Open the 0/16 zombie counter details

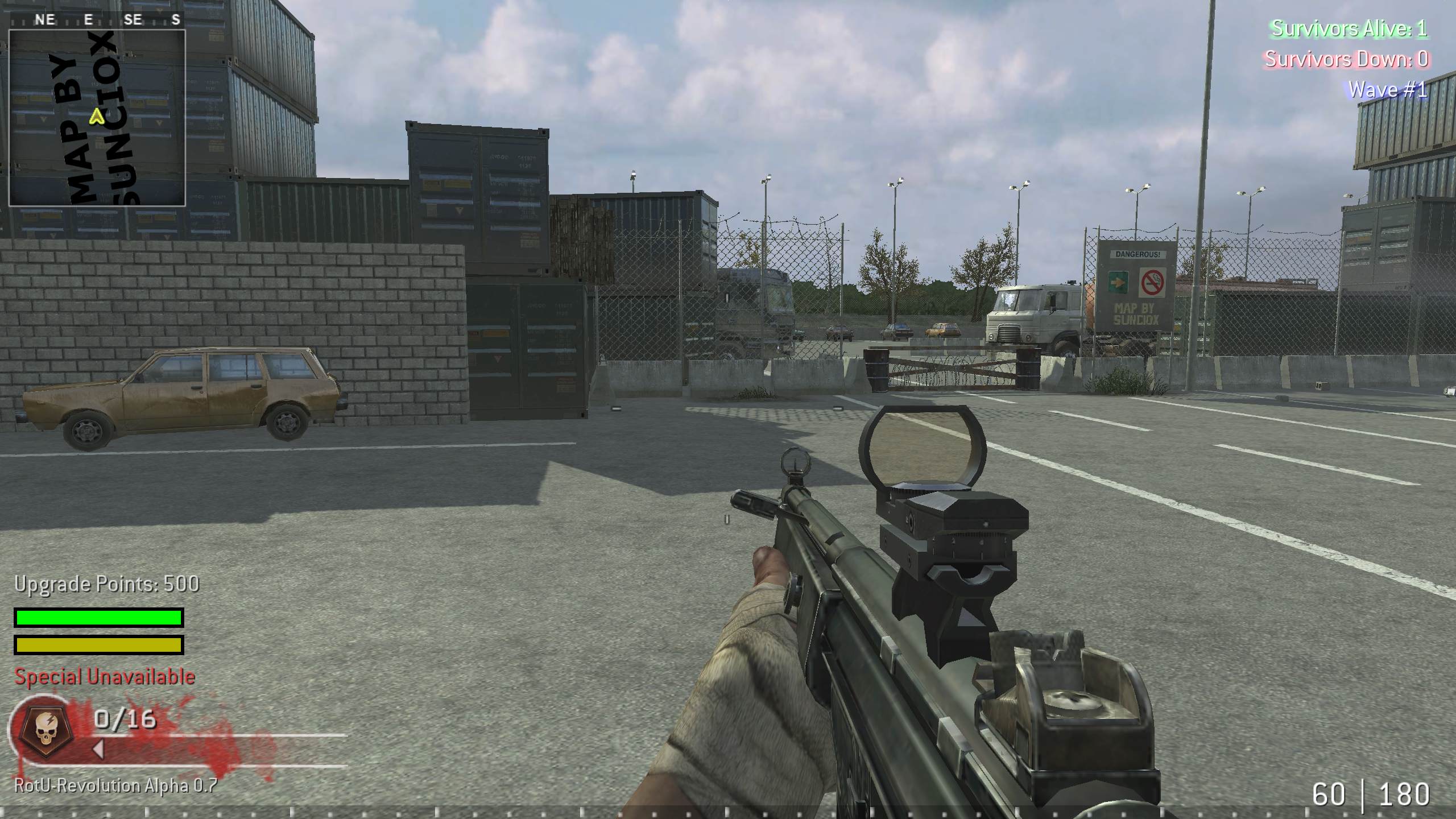click(x=125, y=721)
